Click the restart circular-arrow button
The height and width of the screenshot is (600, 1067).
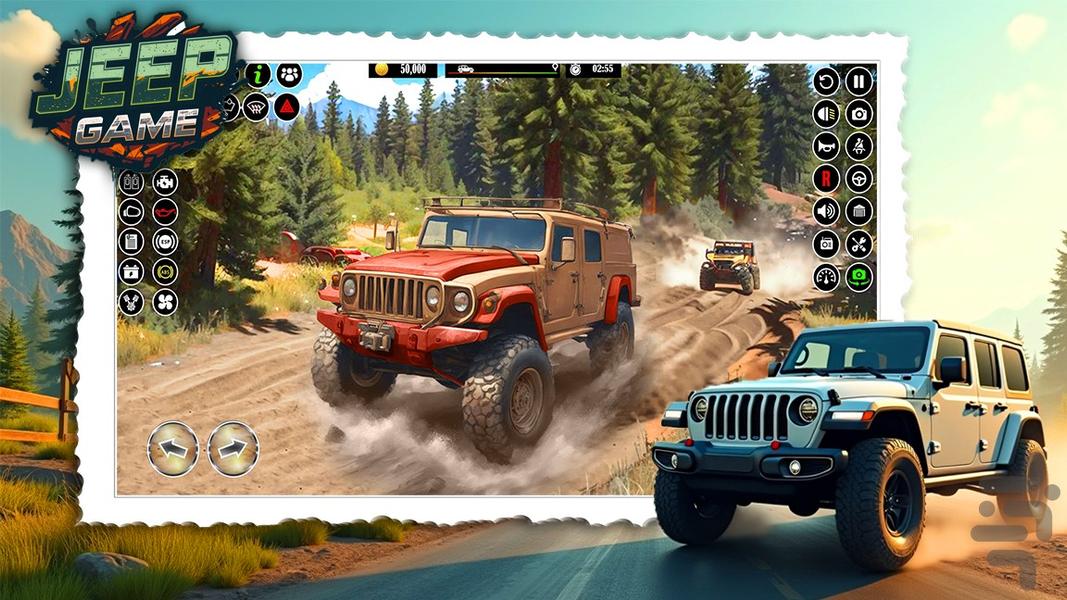point(826,81)
